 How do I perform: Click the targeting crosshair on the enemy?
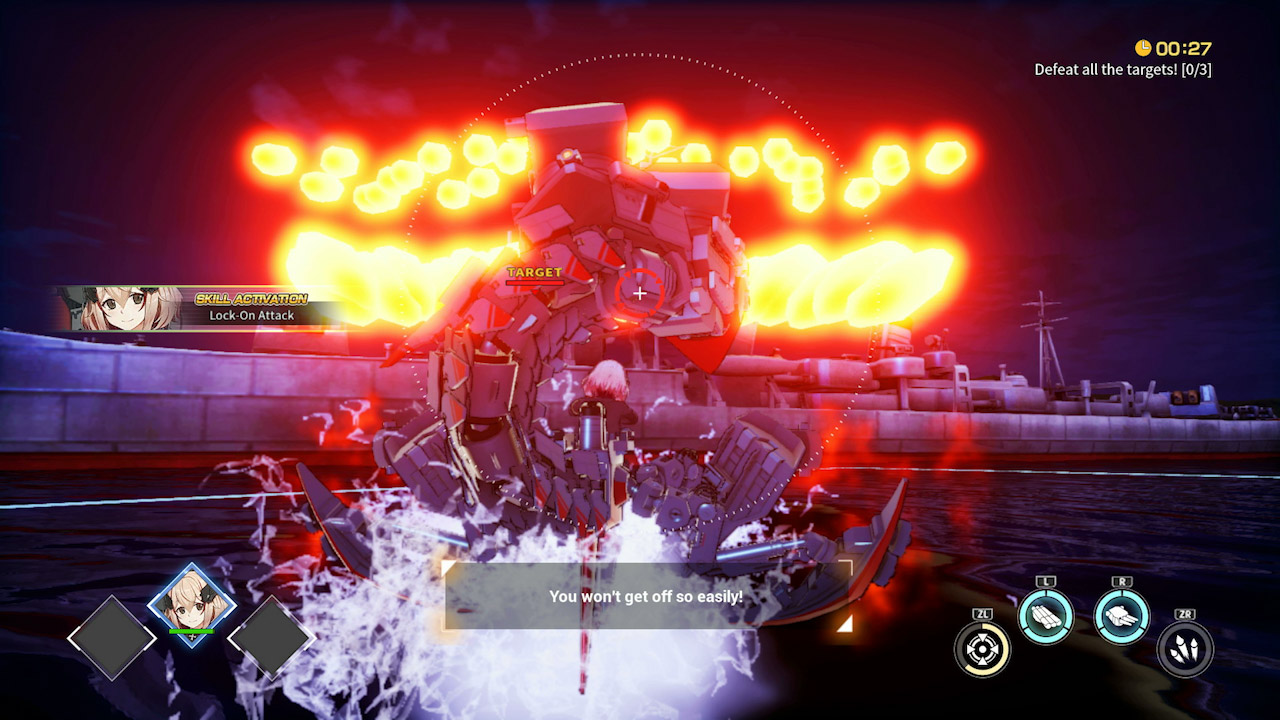(x=639, y=293)
